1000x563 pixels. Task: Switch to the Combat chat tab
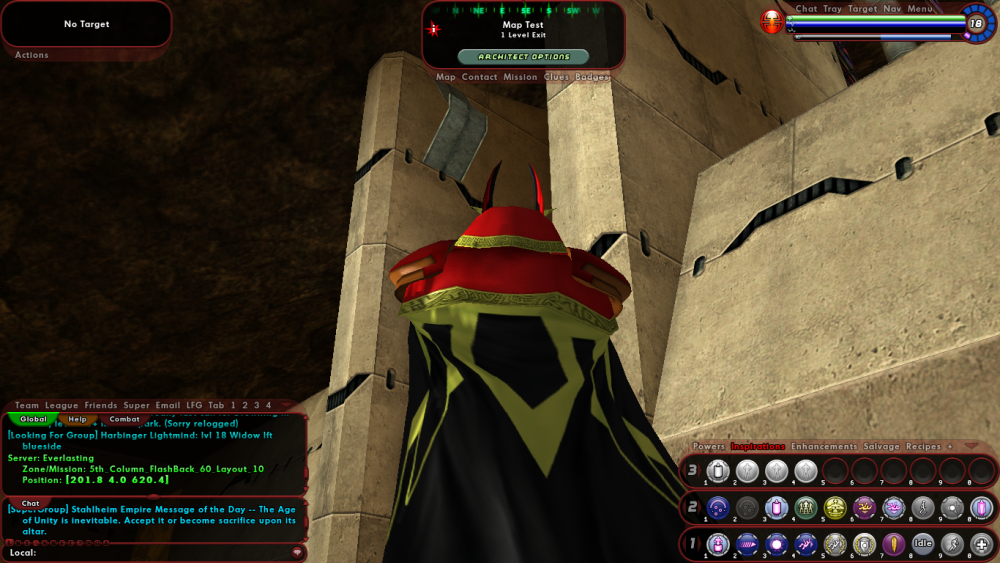124,419
